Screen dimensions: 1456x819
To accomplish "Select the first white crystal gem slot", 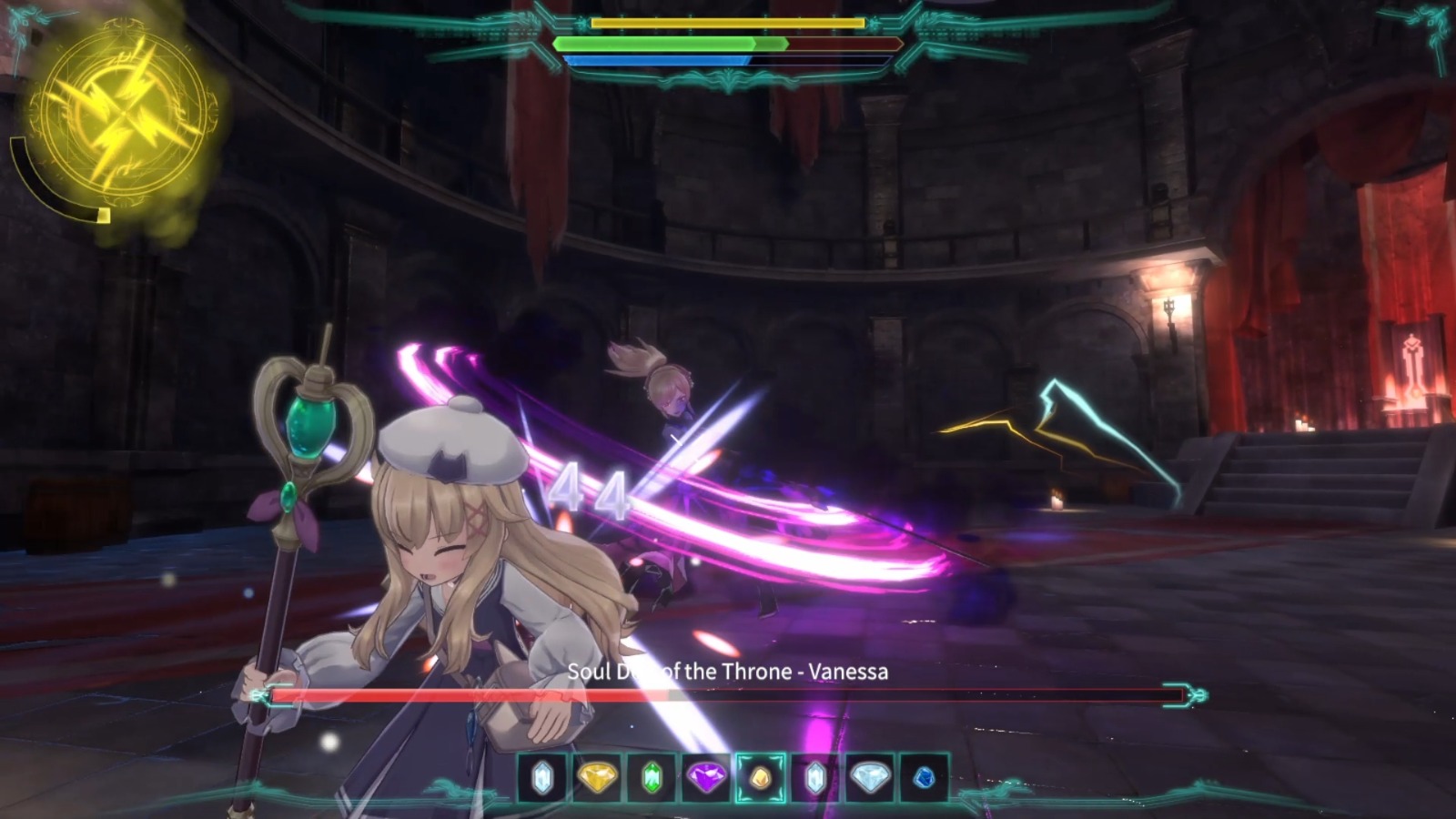I will (541, 780).
